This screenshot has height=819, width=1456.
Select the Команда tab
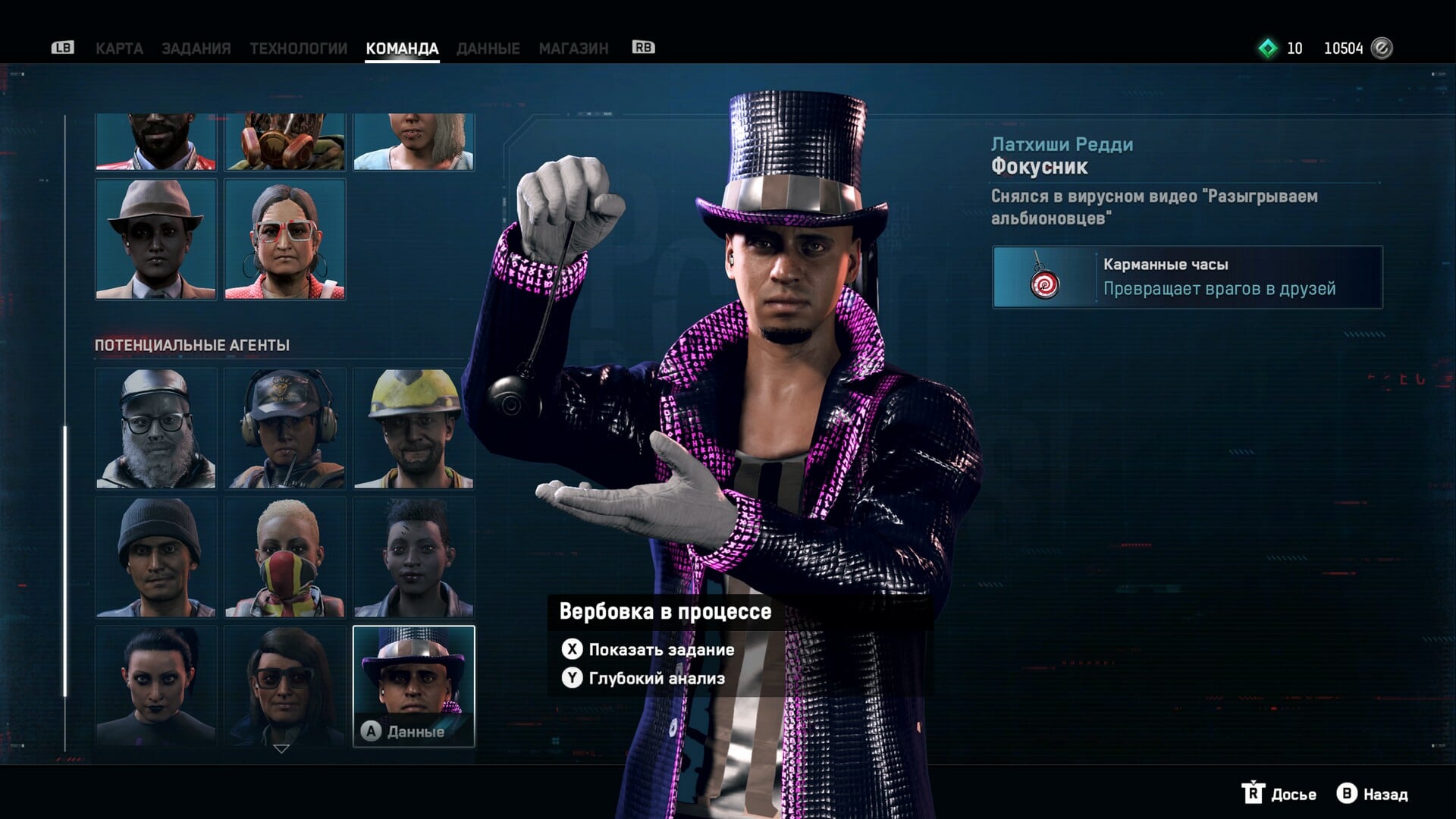tap(402, 49)
